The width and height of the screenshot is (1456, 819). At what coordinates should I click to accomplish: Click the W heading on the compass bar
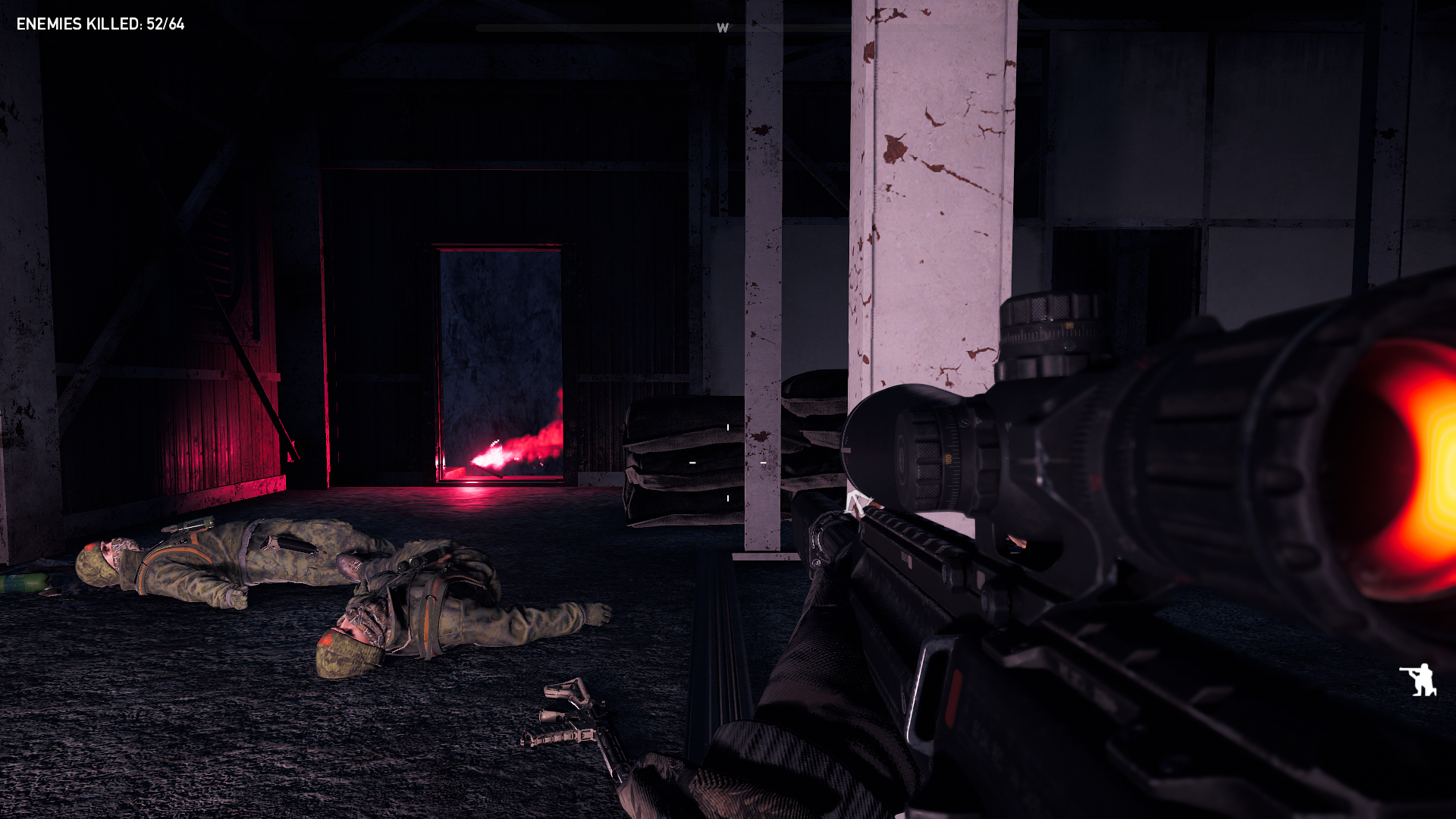click(723, 28)
